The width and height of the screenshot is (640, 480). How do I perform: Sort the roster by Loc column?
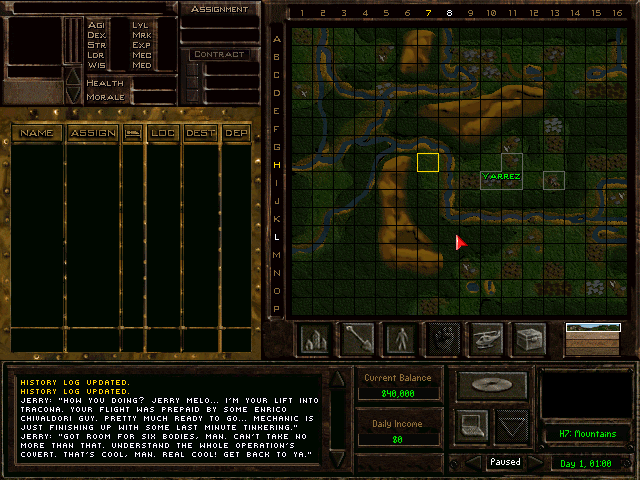[162, 133]
